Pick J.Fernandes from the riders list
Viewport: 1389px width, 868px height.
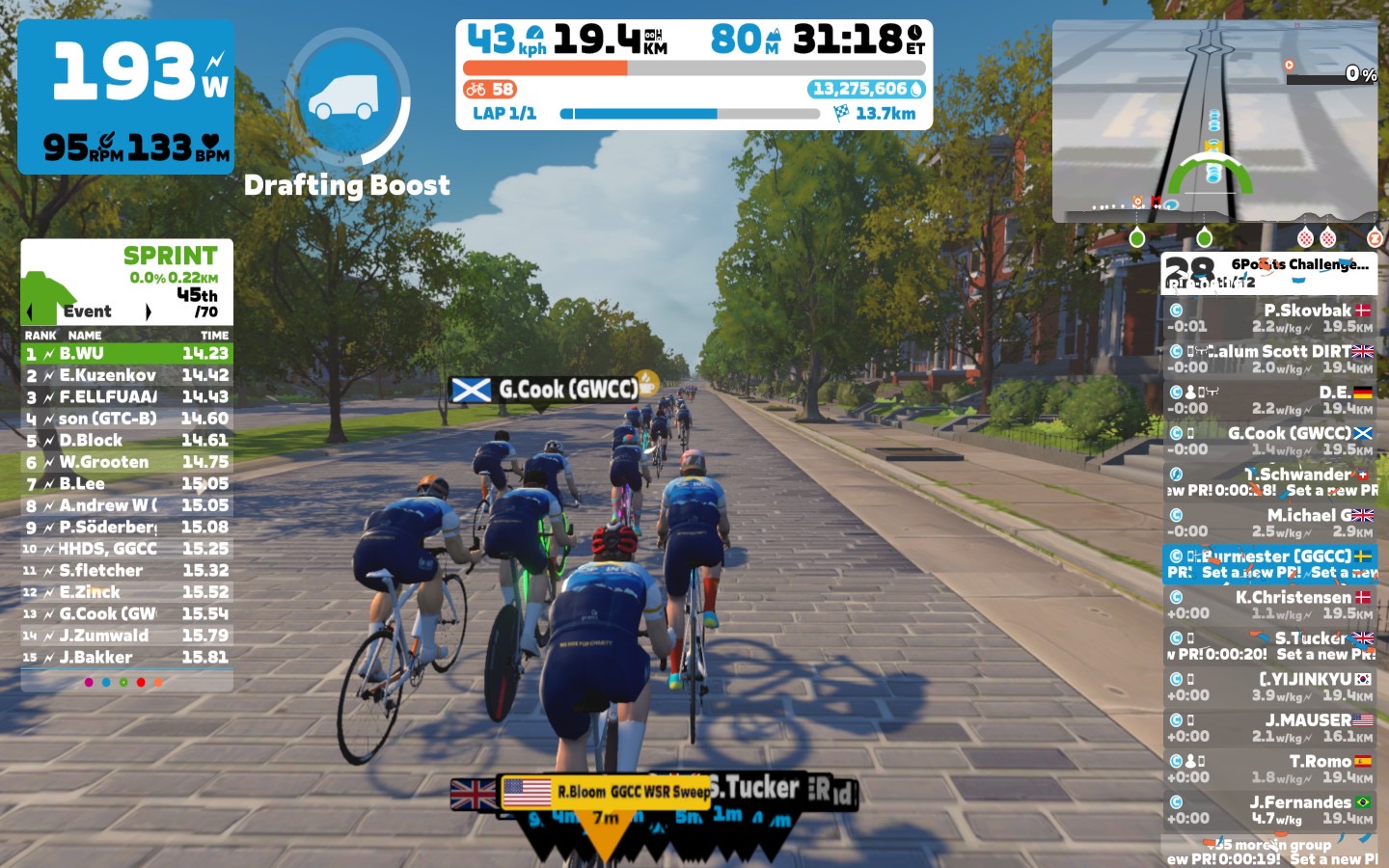coord(1269,809)
